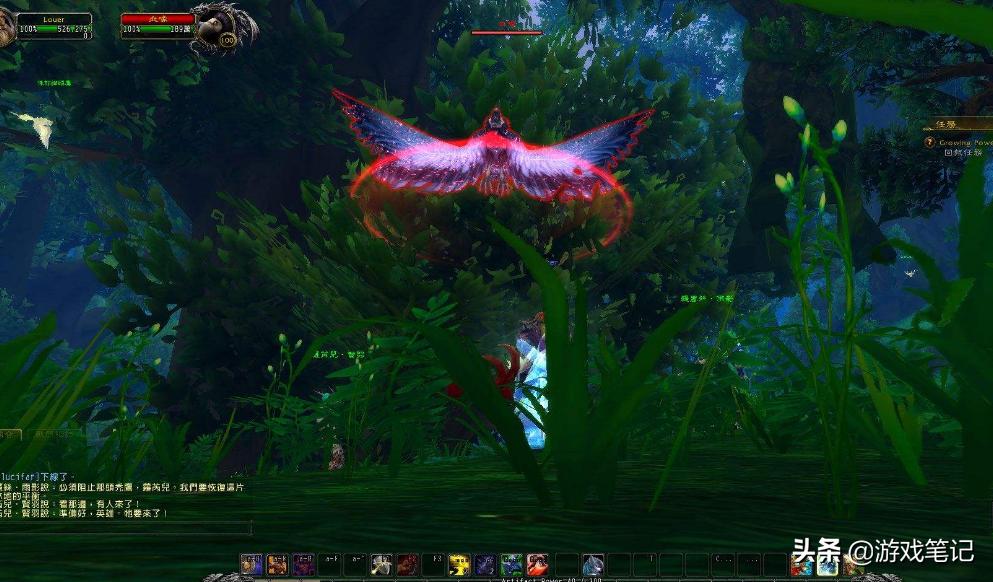This screenshot has height=582, width=993.
Task: Open the Growing Power quest in tracker
Action: [964, 143]
